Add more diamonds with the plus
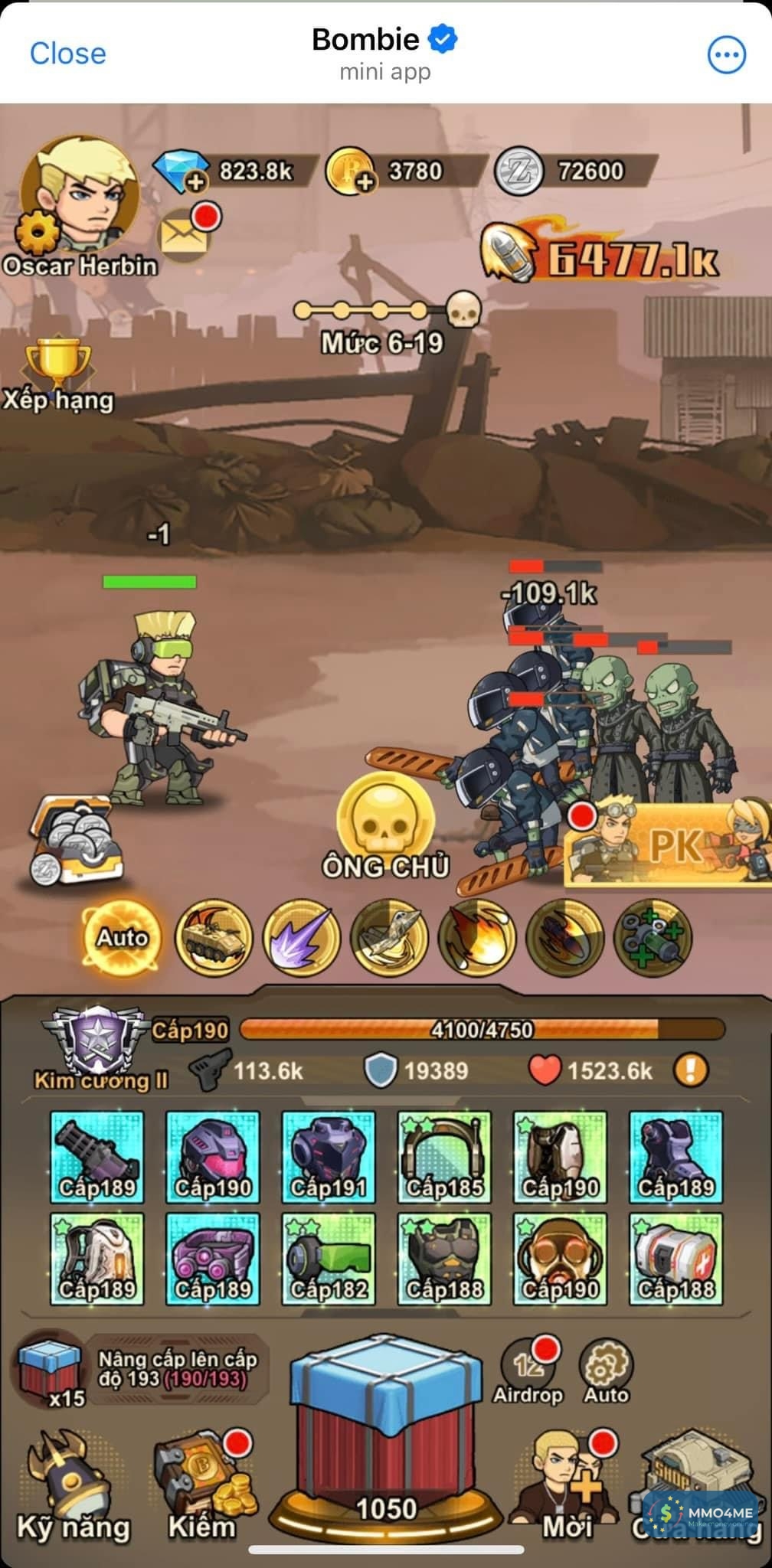772x1568 pixels. (196, 181)
